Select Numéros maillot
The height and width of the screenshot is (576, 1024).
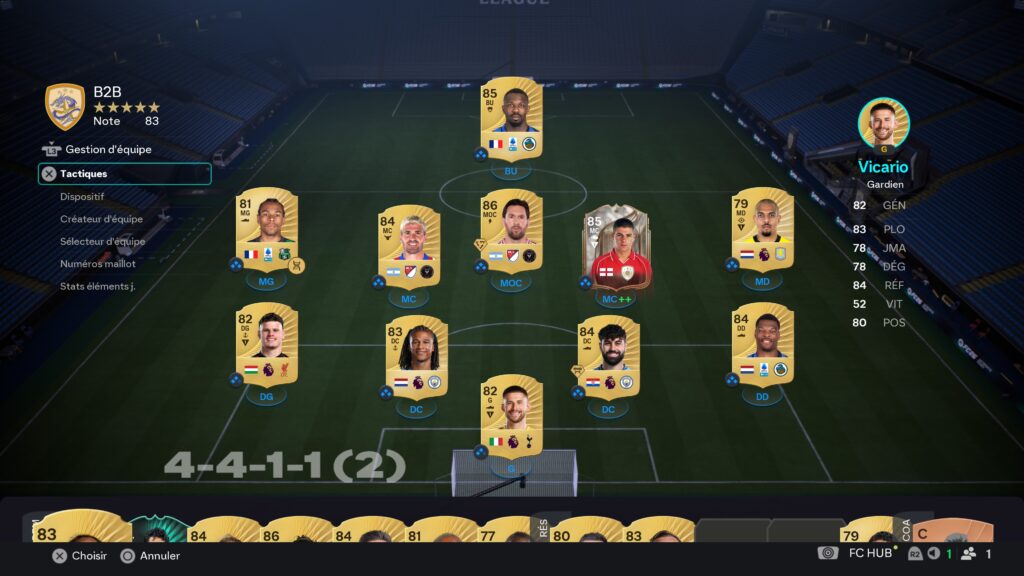98,264
